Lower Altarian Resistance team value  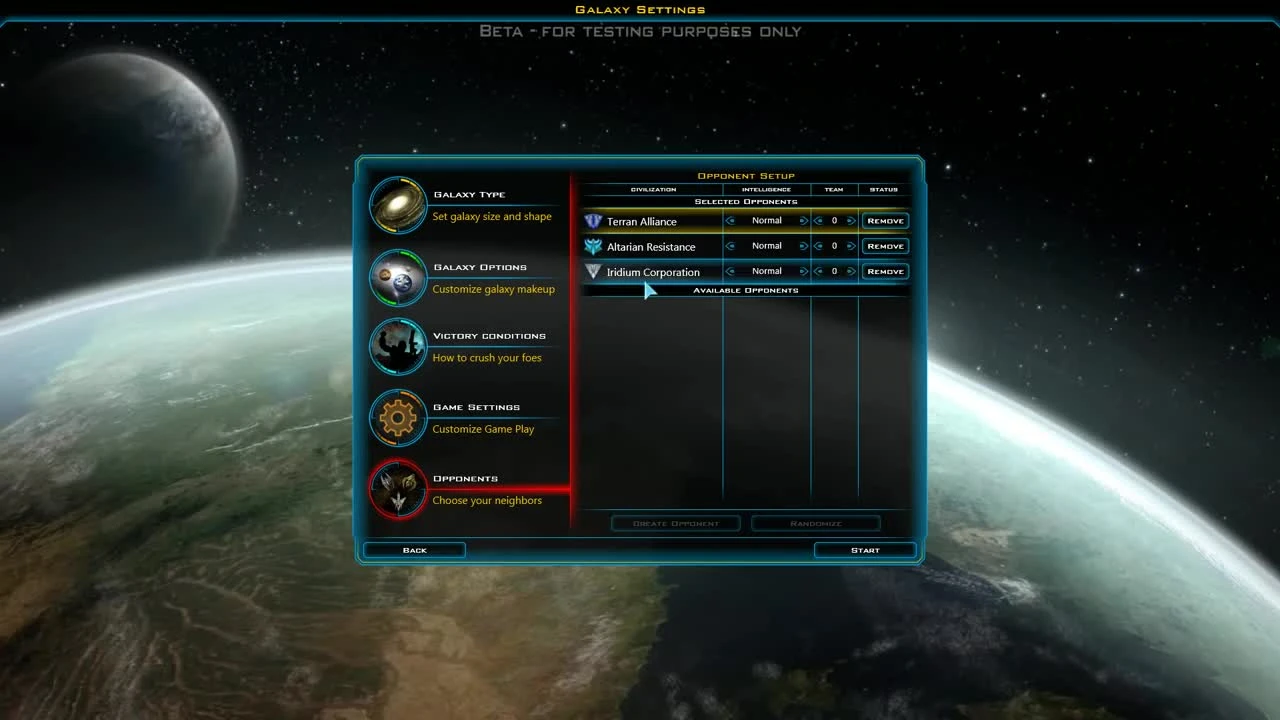pyautogui.click(x=819, y=246)
